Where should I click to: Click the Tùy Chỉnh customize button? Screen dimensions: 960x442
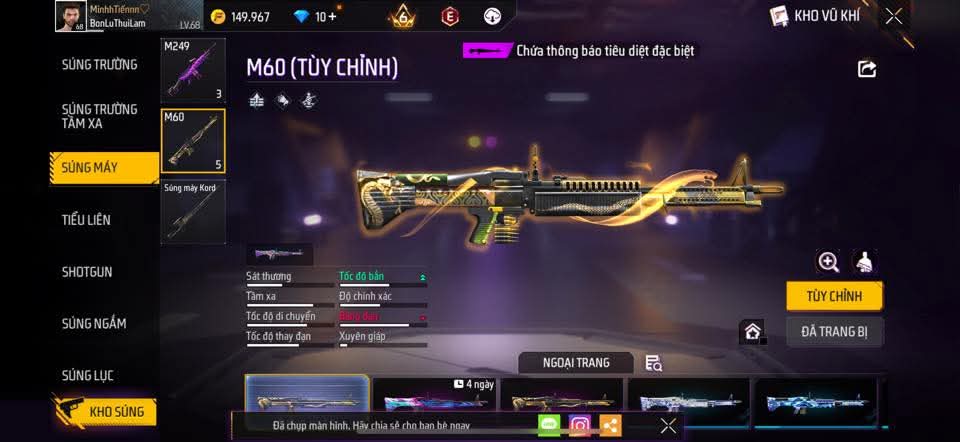coord(834,296)
